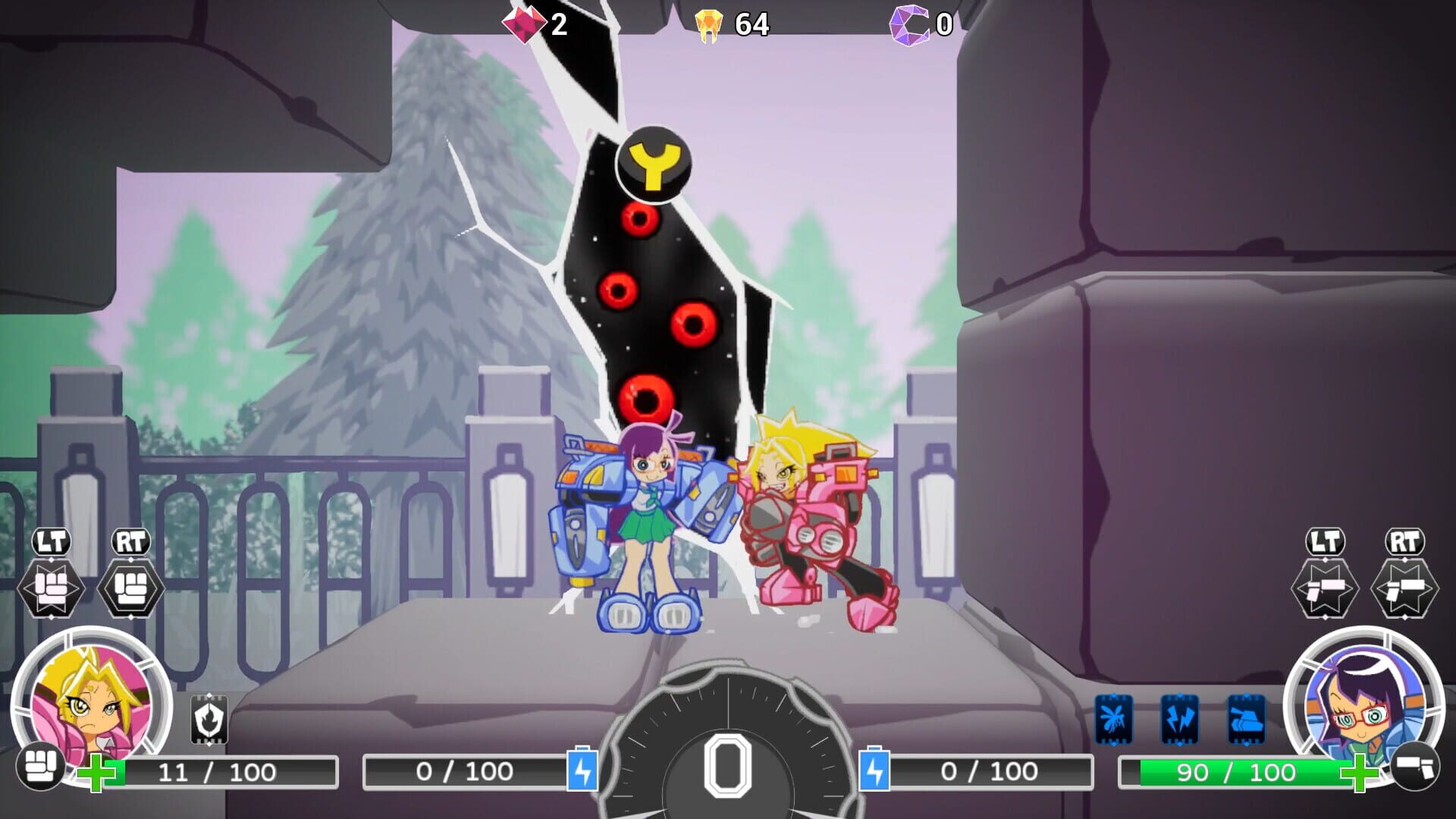Select the RT pistol attack icon
Image resolution: width=1456 pixels, height=819 pixels.
click(1405, 584)
